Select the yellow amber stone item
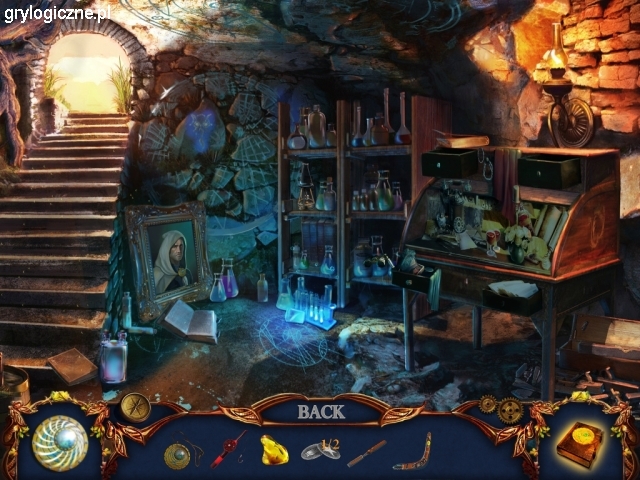Screen dimensions: 640x480 [x=274, y=450]
